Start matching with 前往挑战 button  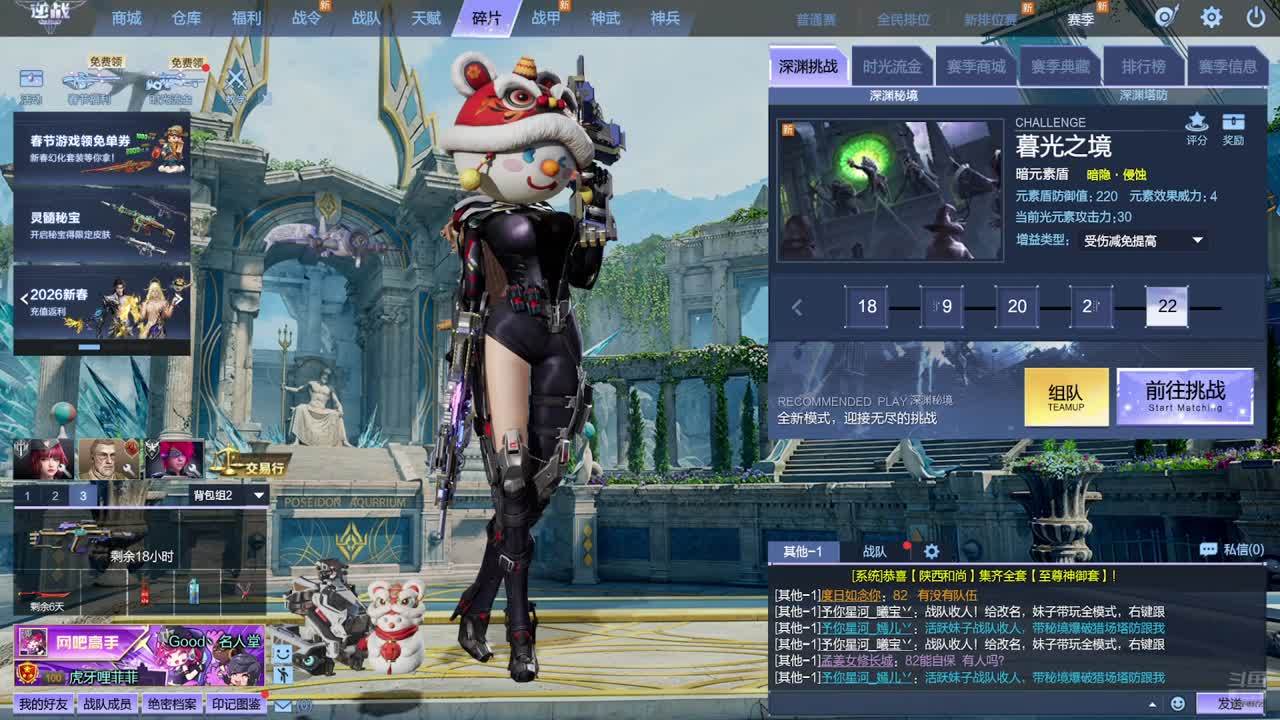point(1185,396)
